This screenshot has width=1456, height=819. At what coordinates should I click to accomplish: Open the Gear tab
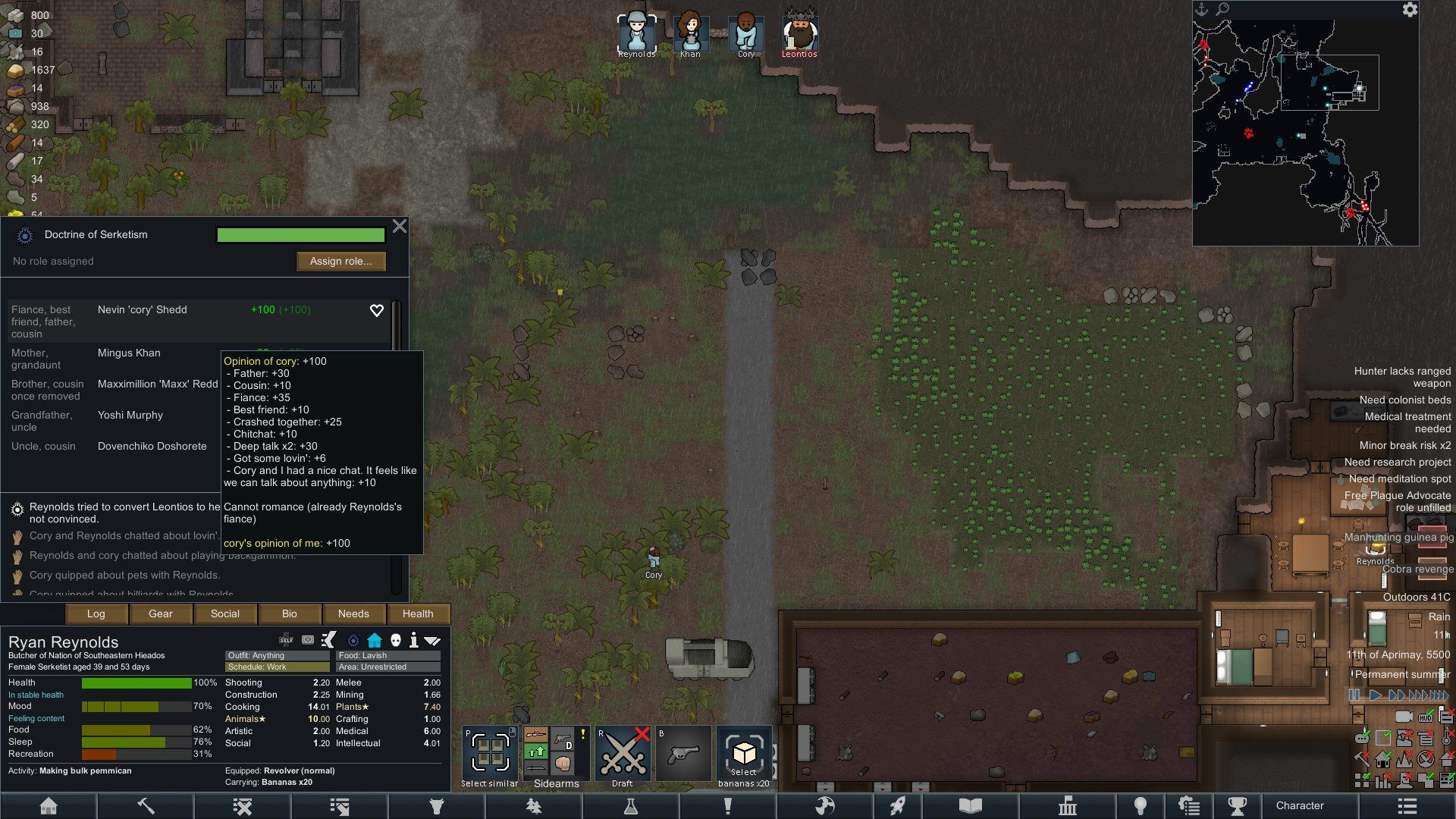(160, 613)
